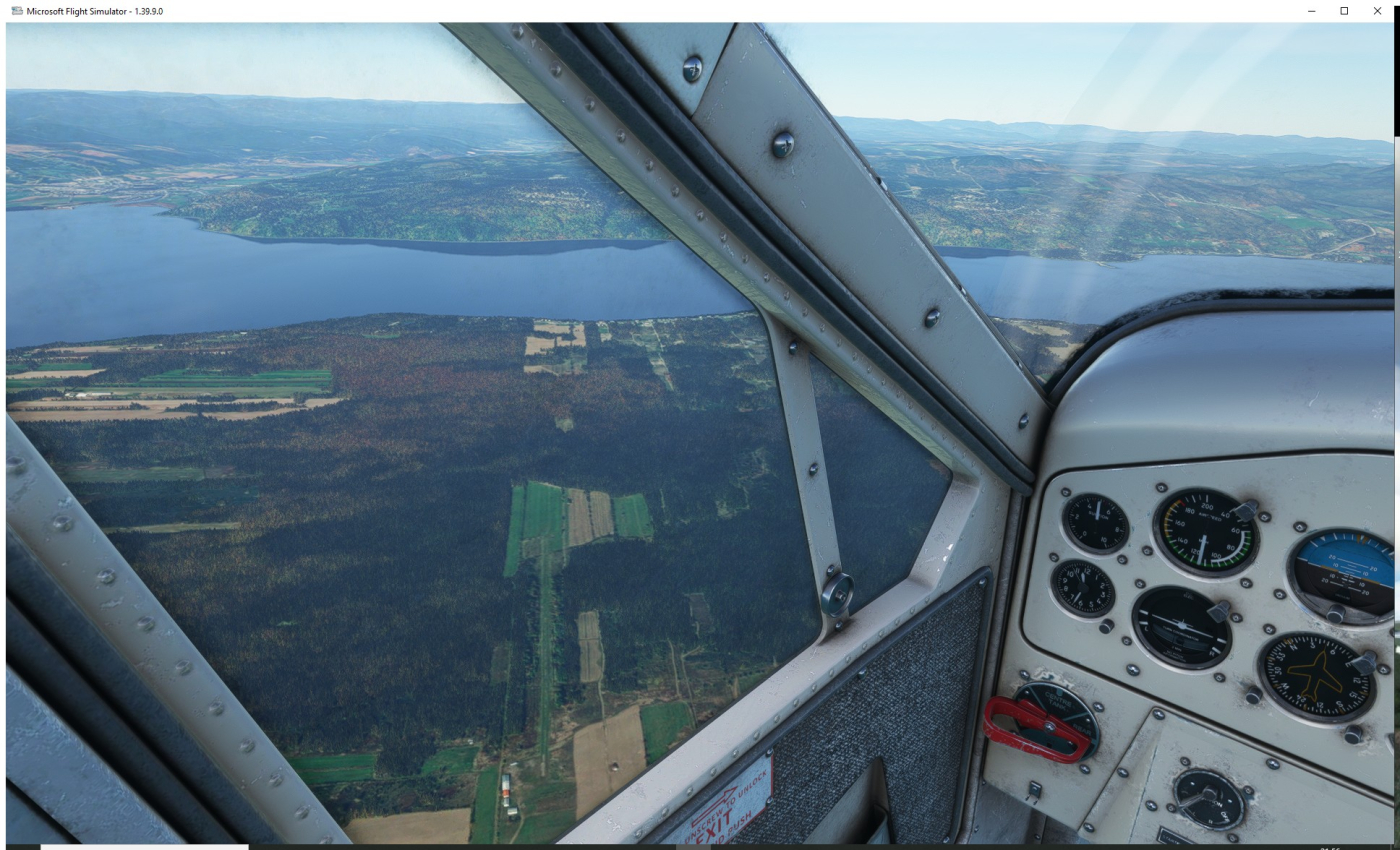Viewport: 1400px width, 850px height.
Task: Maximize the Microsoft Flight Simulator window
Action: coord(1343,10)
